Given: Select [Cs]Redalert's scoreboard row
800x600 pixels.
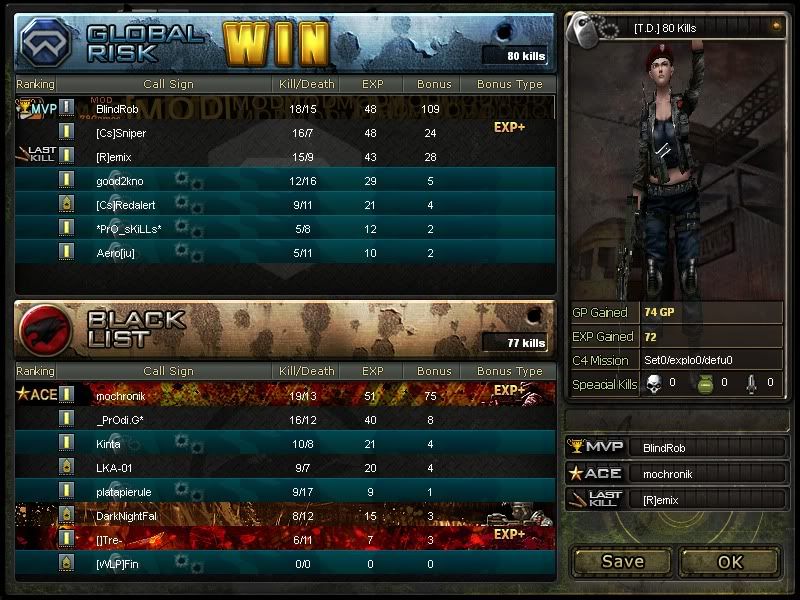Looking at the screenshot, I should (x=285, y=205).
